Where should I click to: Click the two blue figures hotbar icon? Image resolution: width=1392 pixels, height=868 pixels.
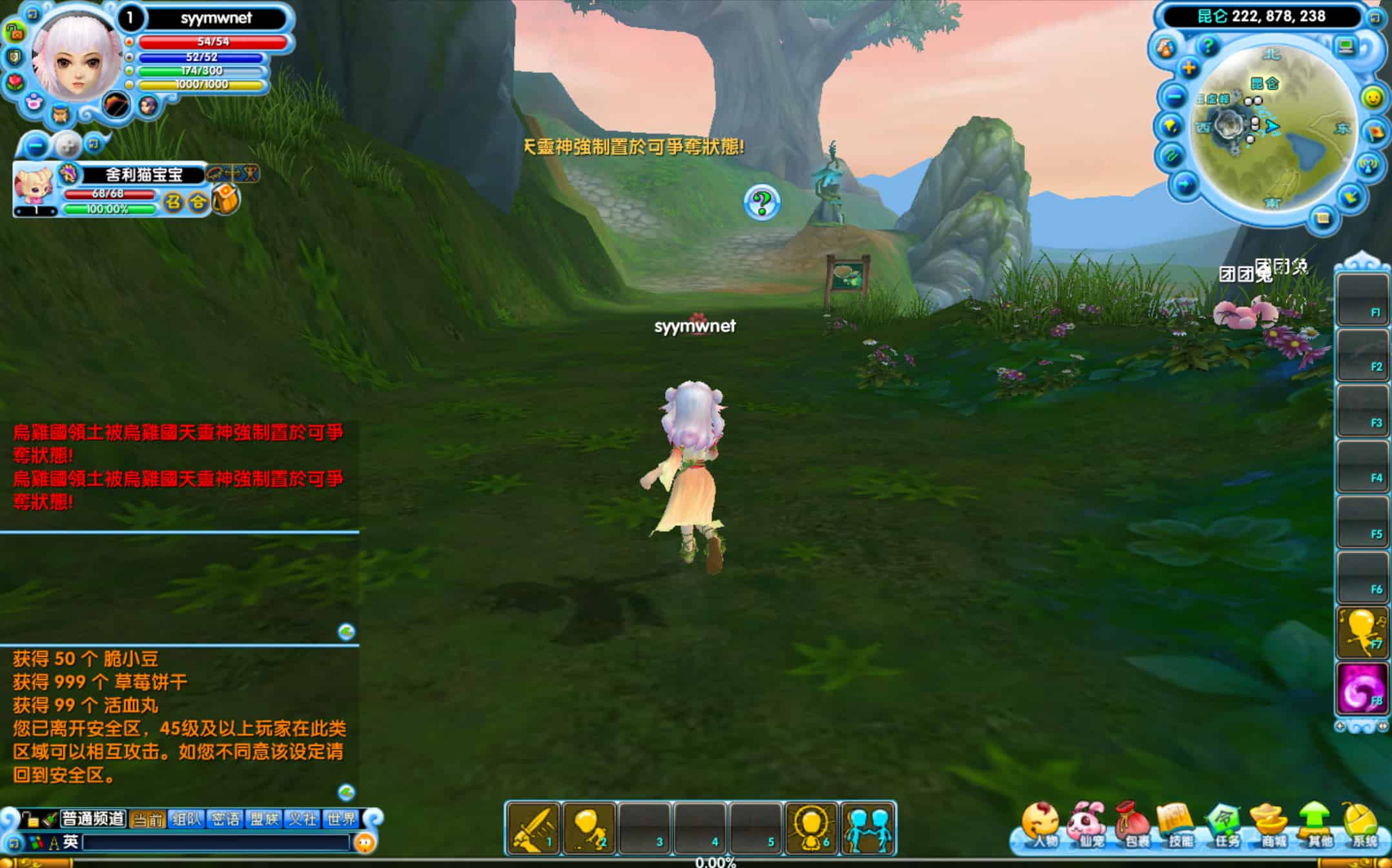[x=868, y=829]
